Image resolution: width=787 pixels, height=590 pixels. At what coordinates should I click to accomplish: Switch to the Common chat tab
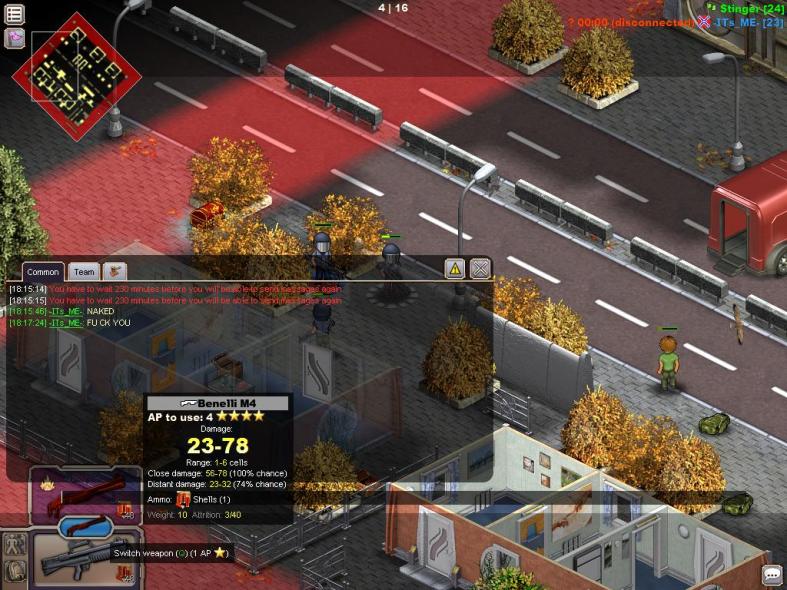[x=43, y=272]
